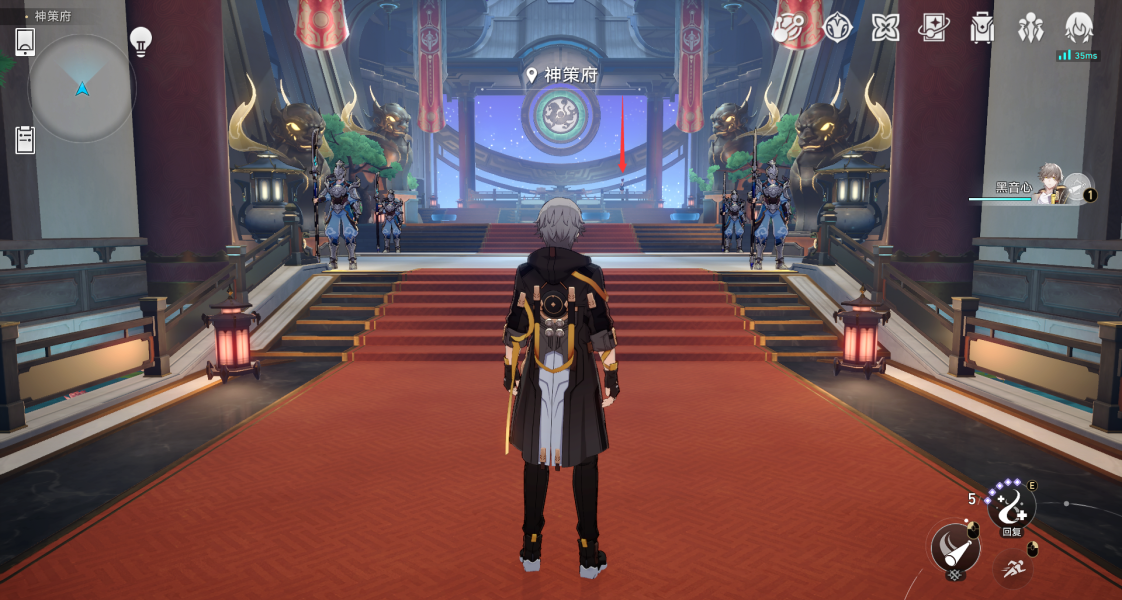Viewport: 1122px width, 600px height.
Task: Use the 回复 technique skill
Action: pos(1011,506)
